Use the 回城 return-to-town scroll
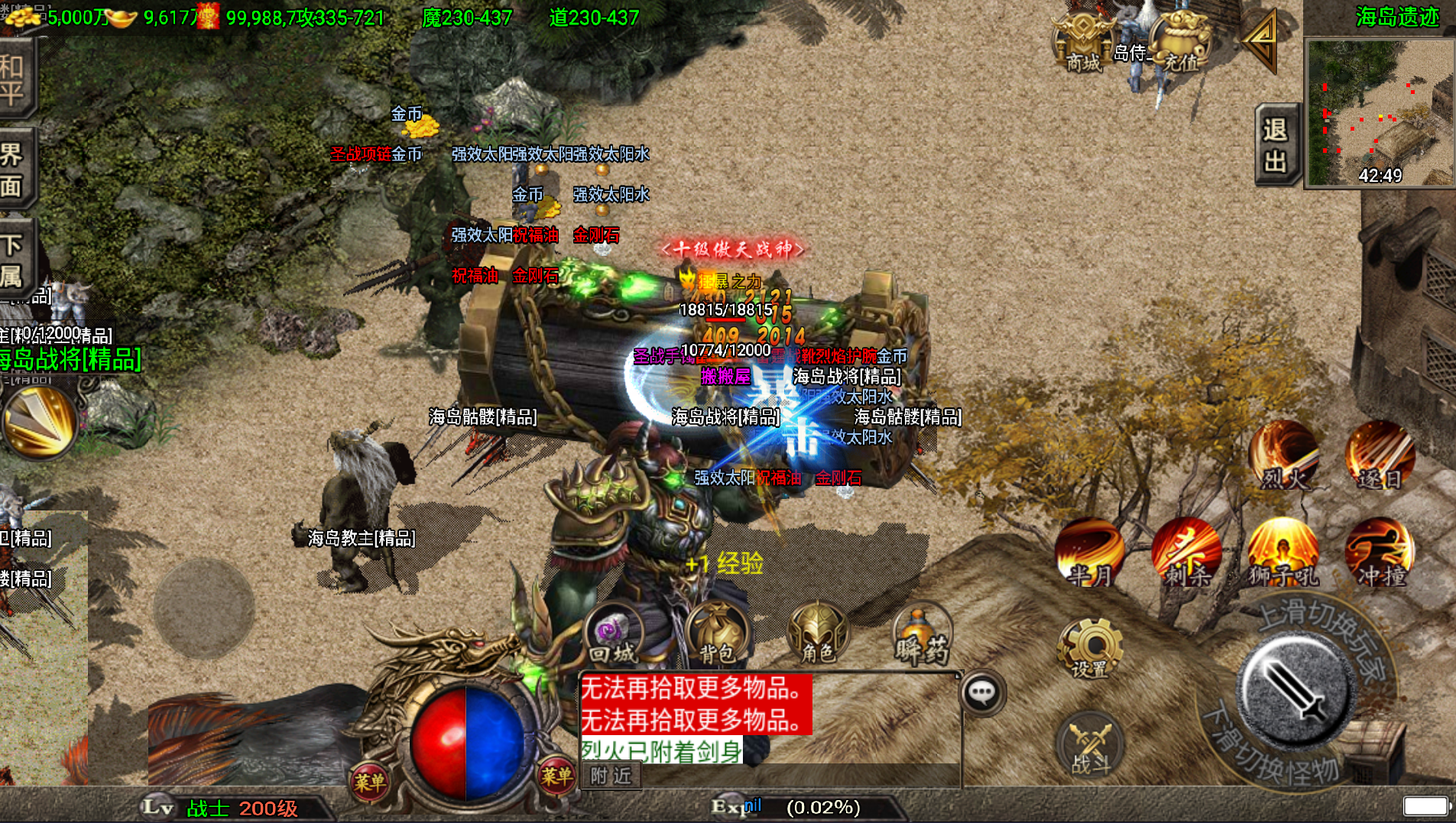 pyautogui.click(x=613, y=634)
